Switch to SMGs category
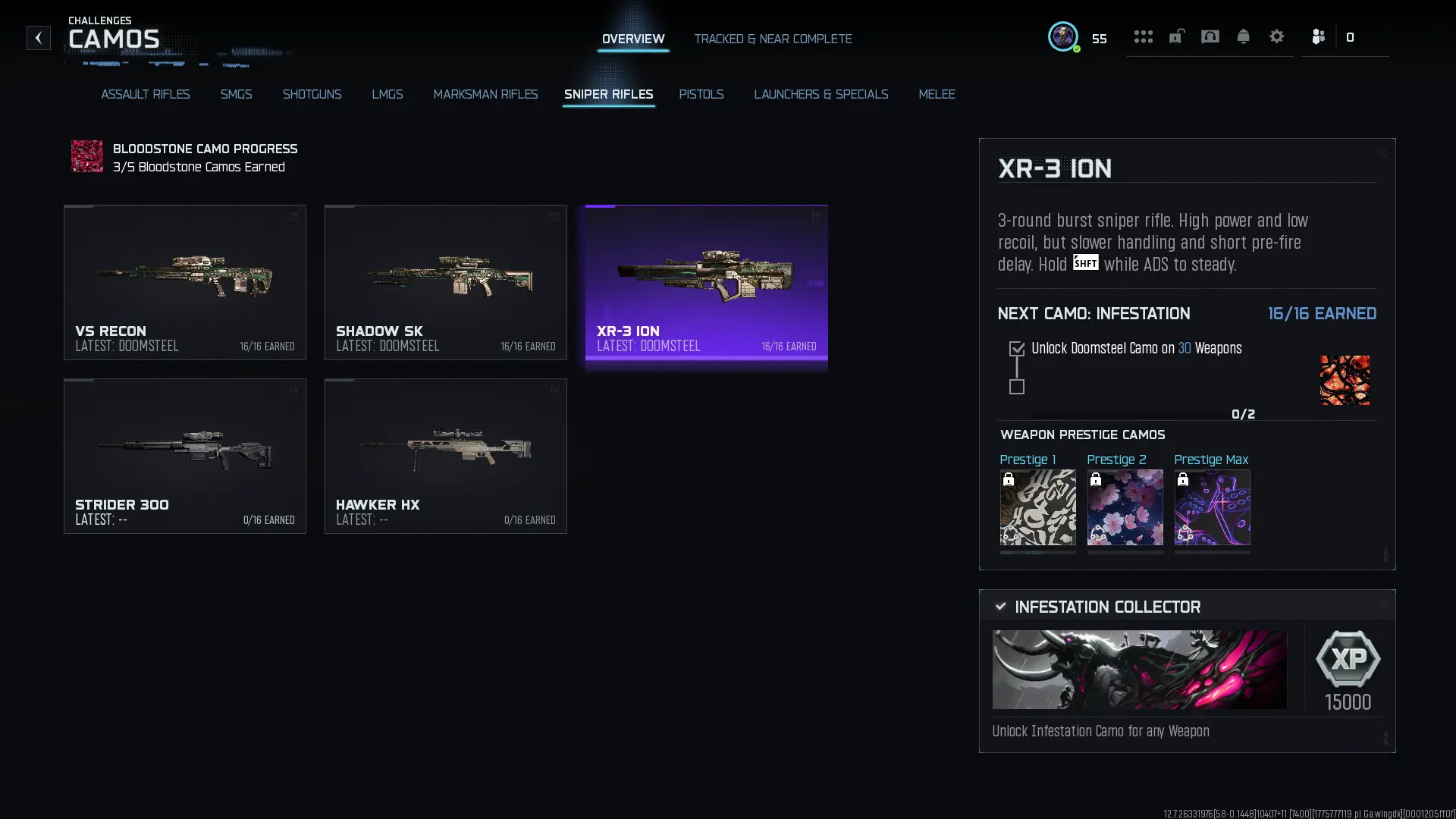This screenshot has height=819, width=1456. click(236, 94)
